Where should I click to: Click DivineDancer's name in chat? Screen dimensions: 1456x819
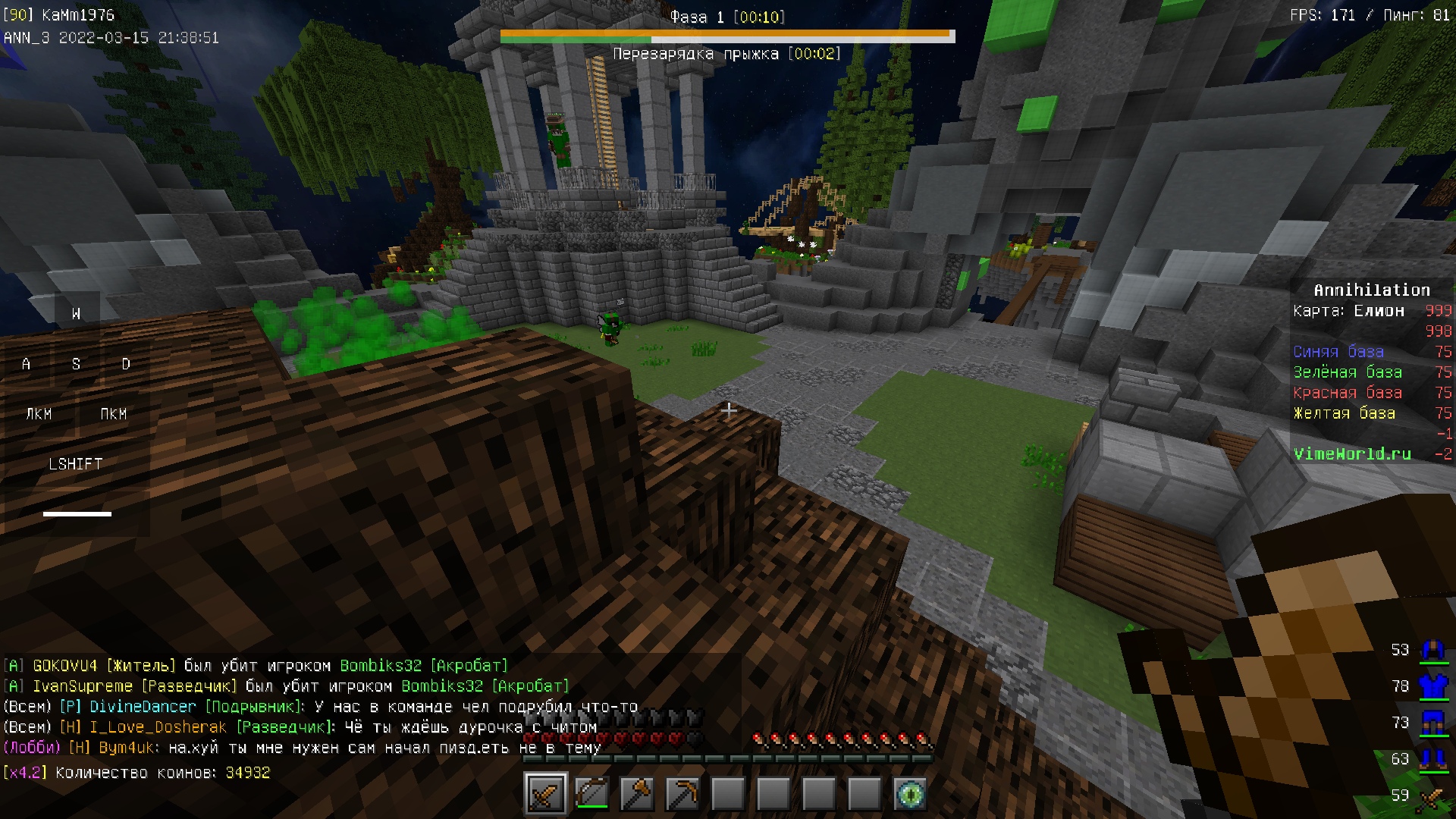pos(143,707)
